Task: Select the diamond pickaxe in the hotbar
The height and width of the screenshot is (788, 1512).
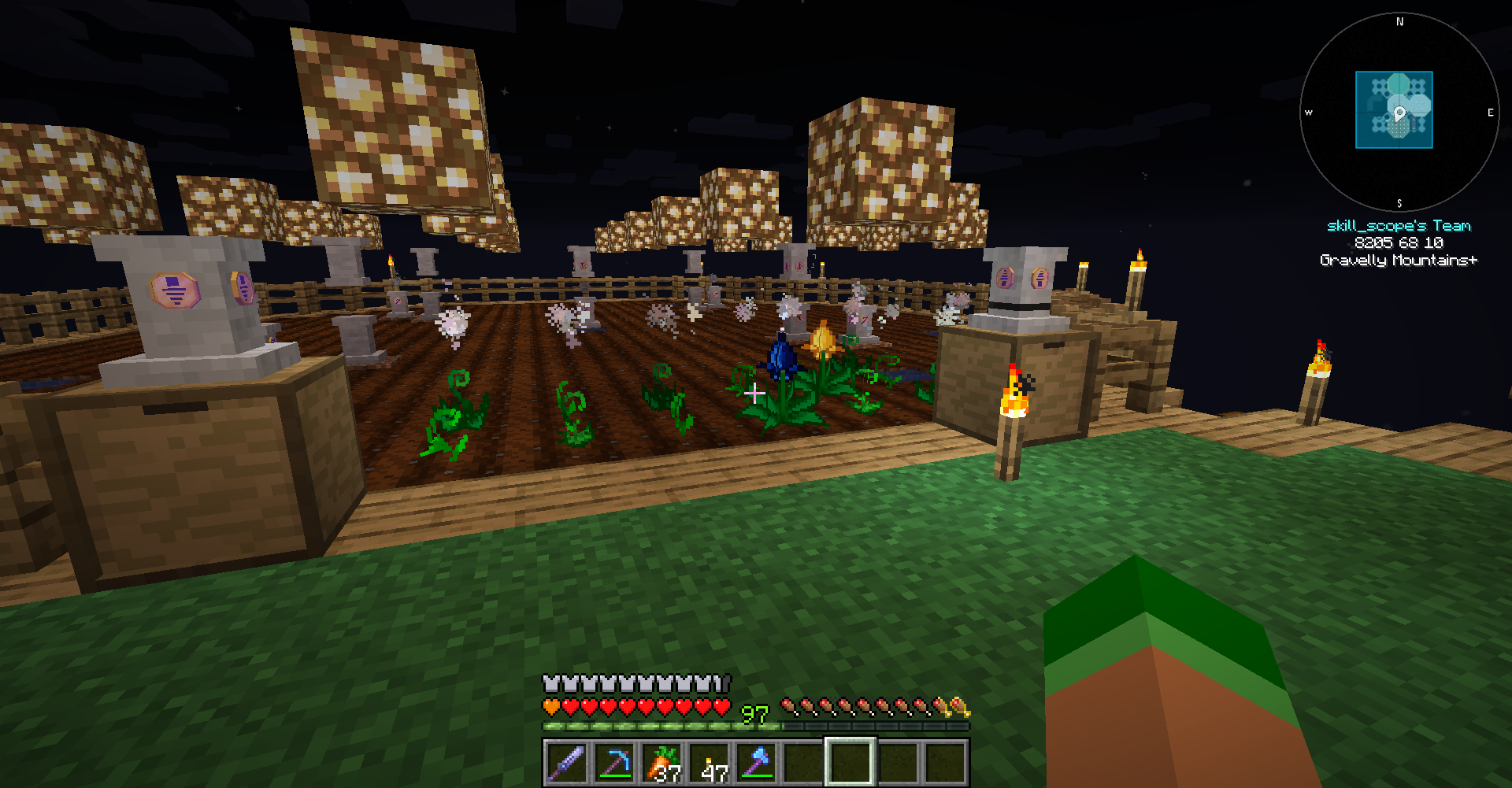Action: (615, 760)
